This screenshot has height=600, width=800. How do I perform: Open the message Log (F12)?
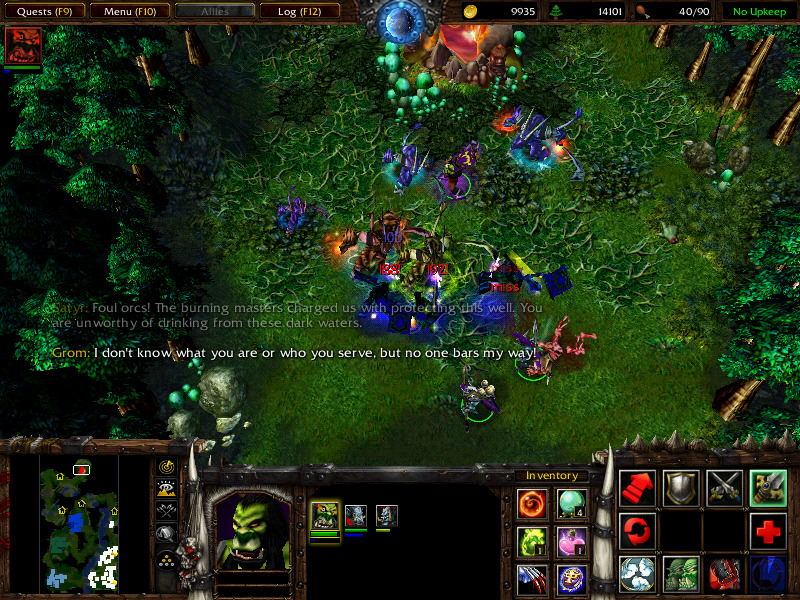298,12
